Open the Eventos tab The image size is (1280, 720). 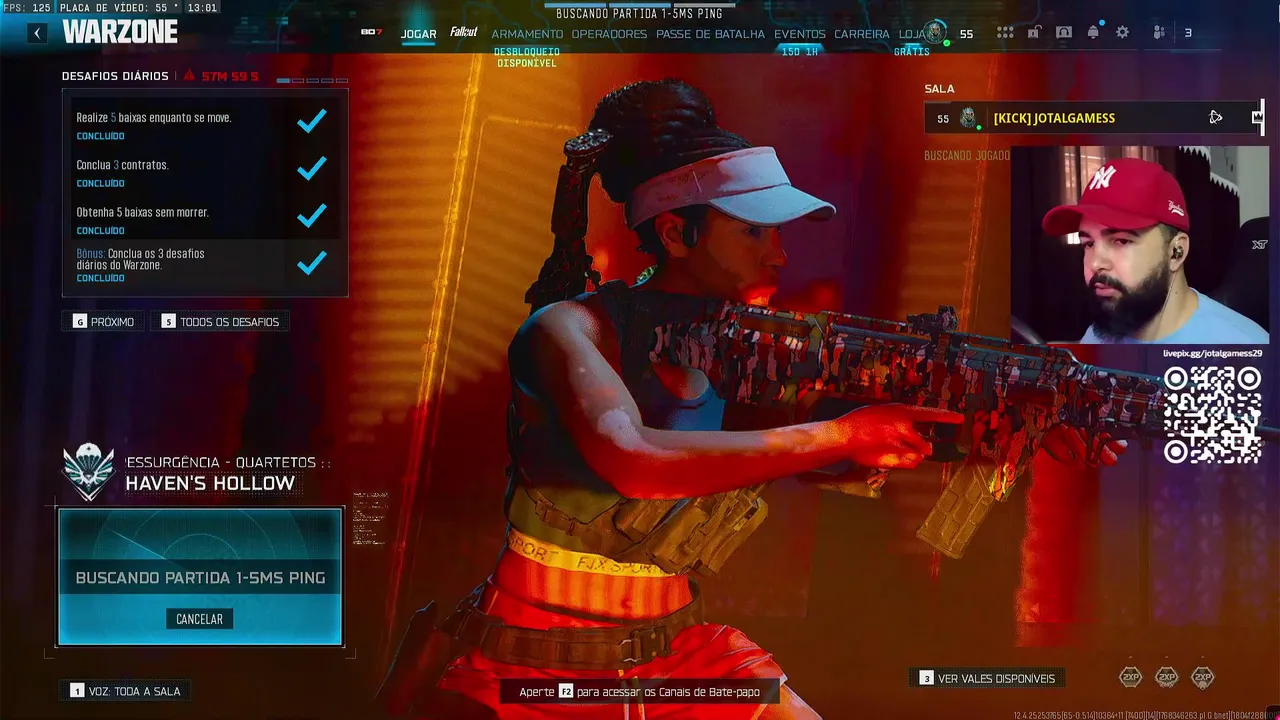(799, 34)
